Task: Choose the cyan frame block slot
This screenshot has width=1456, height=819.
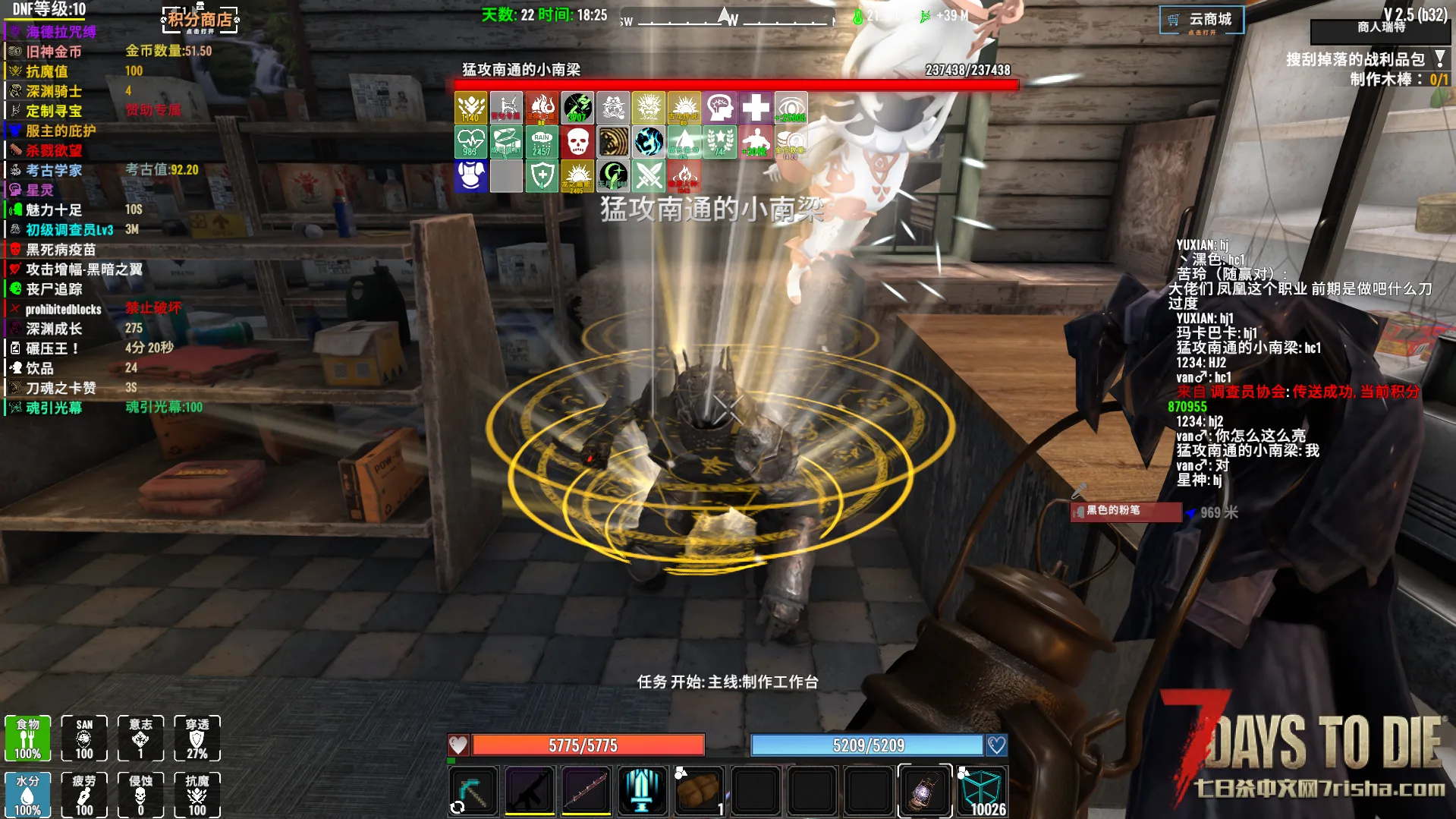Action: [981, 790]
